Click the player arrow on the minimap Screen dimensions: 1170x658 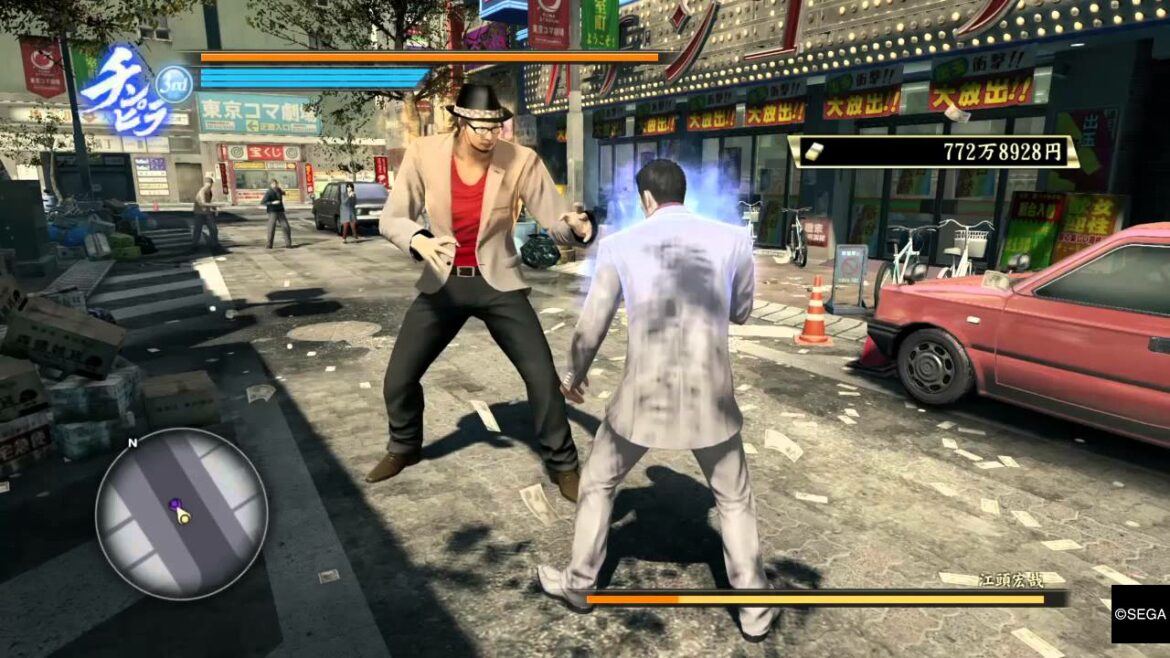(x=183, y=516)
